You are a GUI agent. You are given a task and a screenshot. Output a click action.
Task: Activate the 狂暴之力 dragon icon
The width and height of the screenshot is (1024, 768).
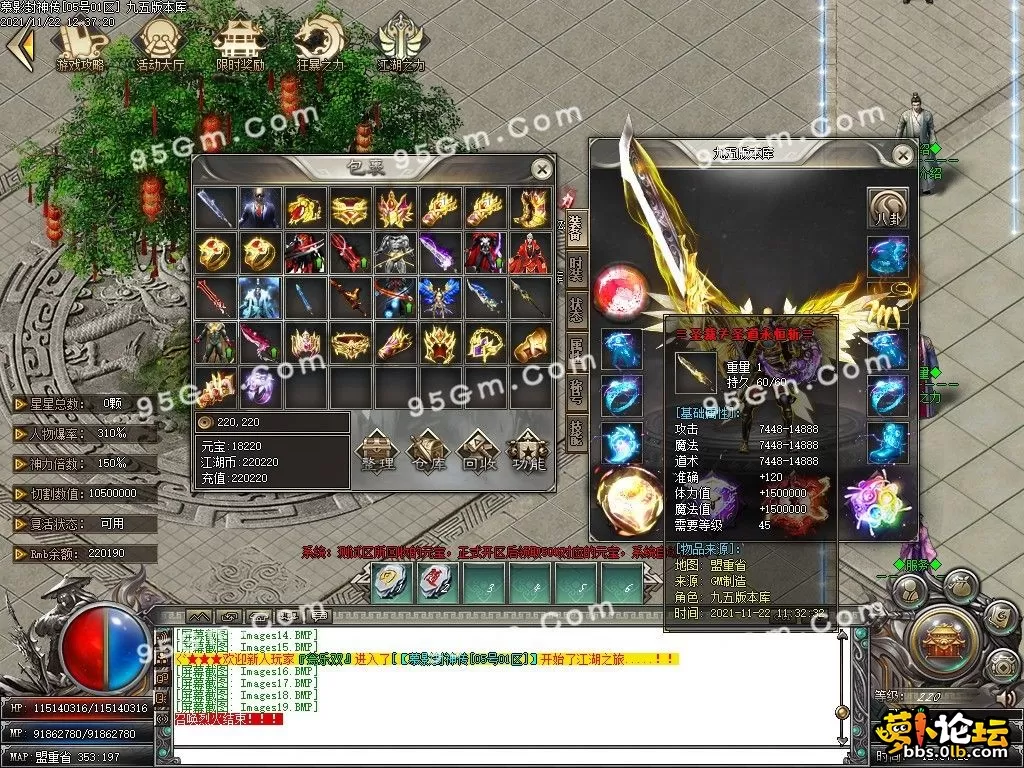click(x=320, y=43)
